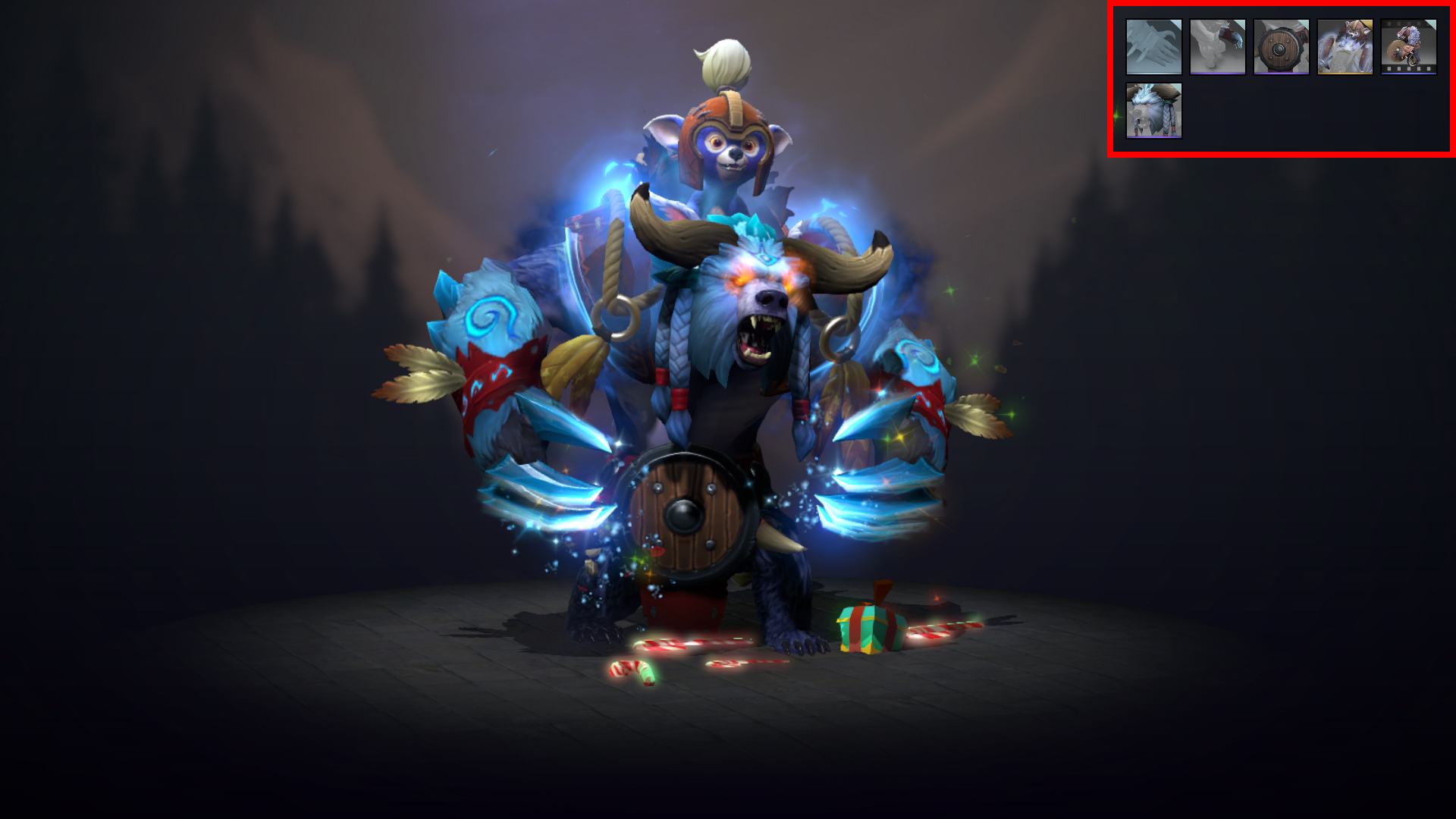Image resolution: width=1456 pixels, height=819 pixels.
Task: Open the round wooden shield cosmetic slot
Action: (1281, 47)
